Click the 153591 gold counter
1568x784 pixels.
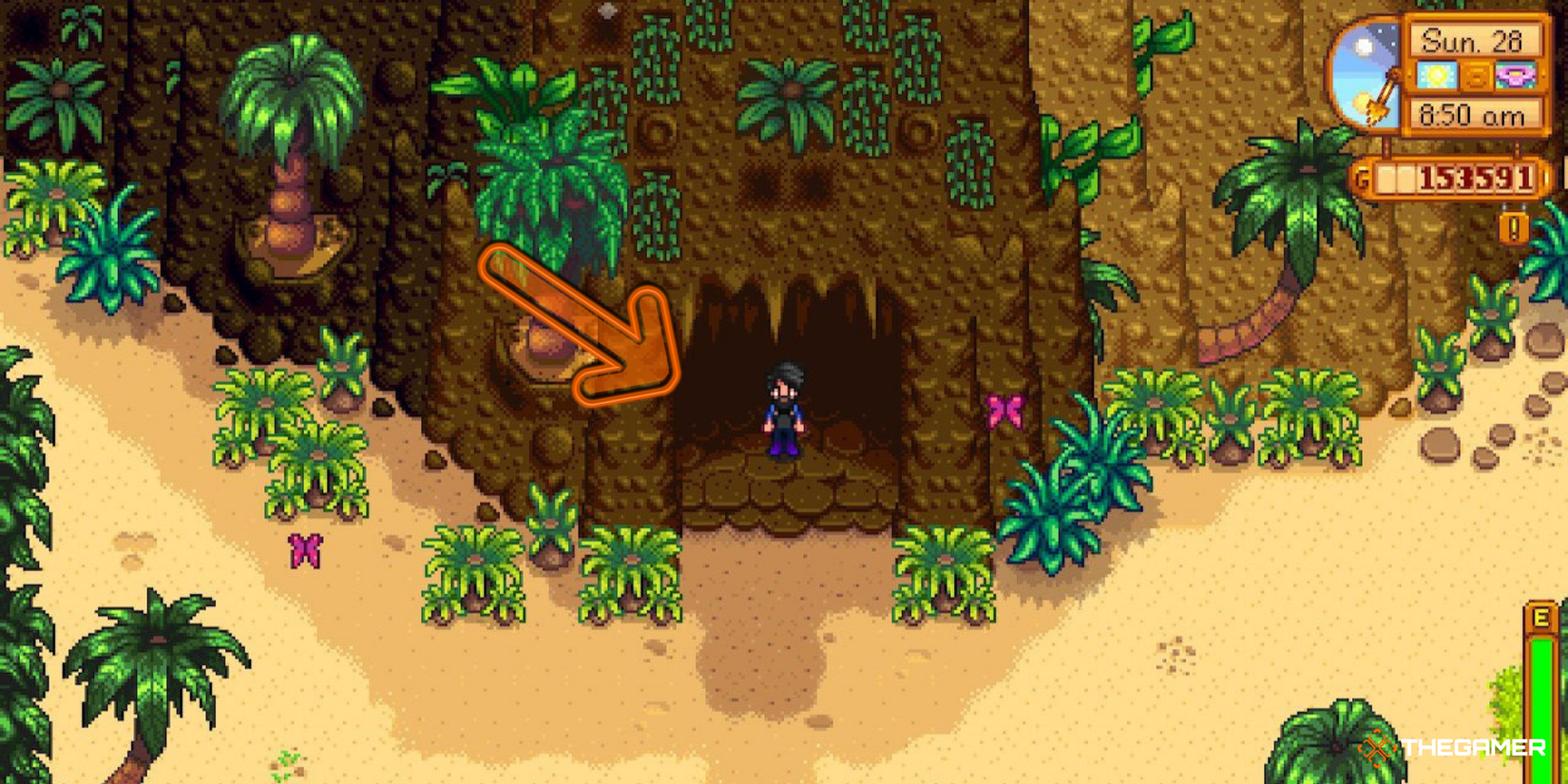[1475, 177]
